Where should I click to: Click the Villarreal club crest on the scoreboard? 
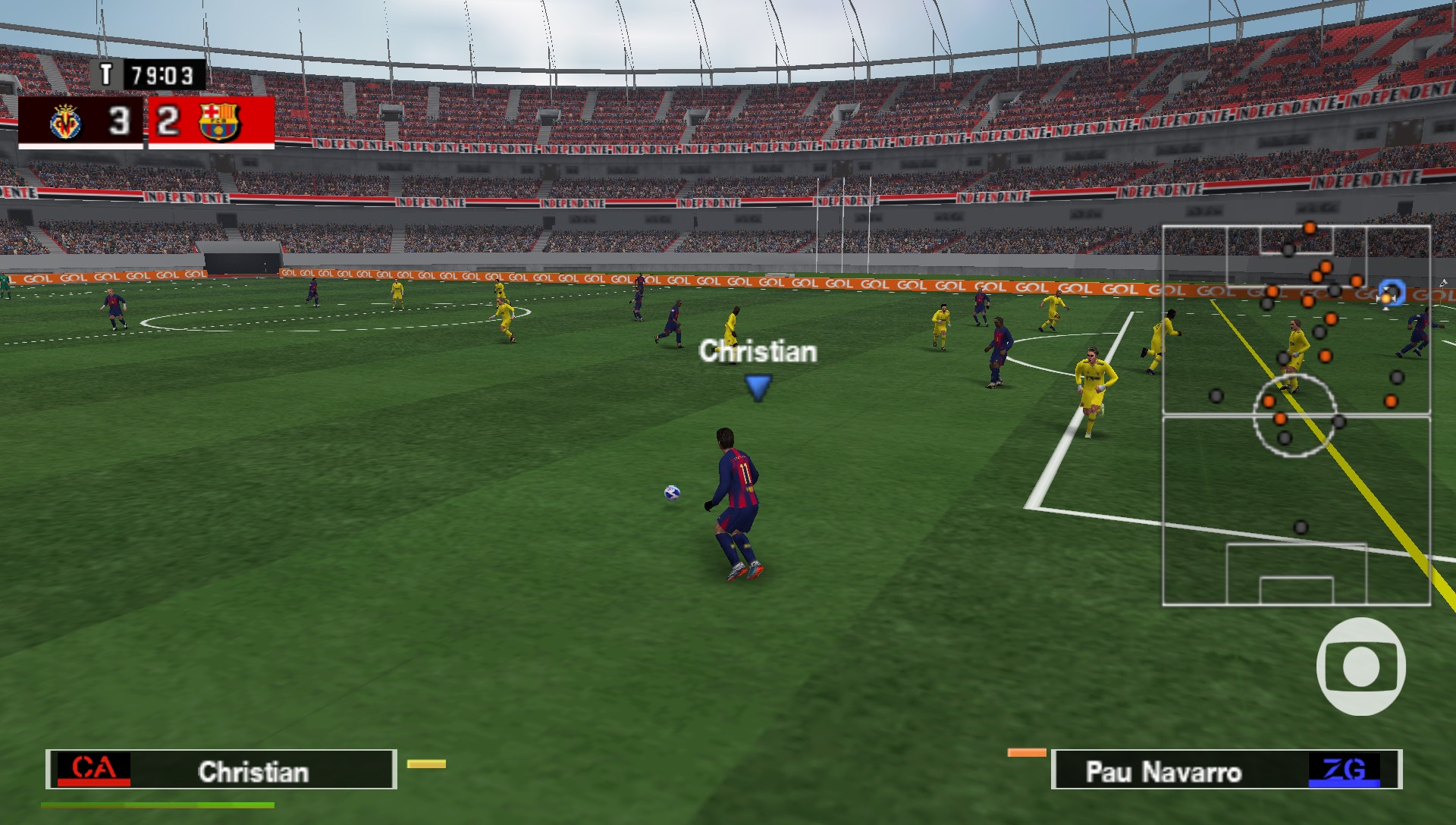[x=68, y=122]
